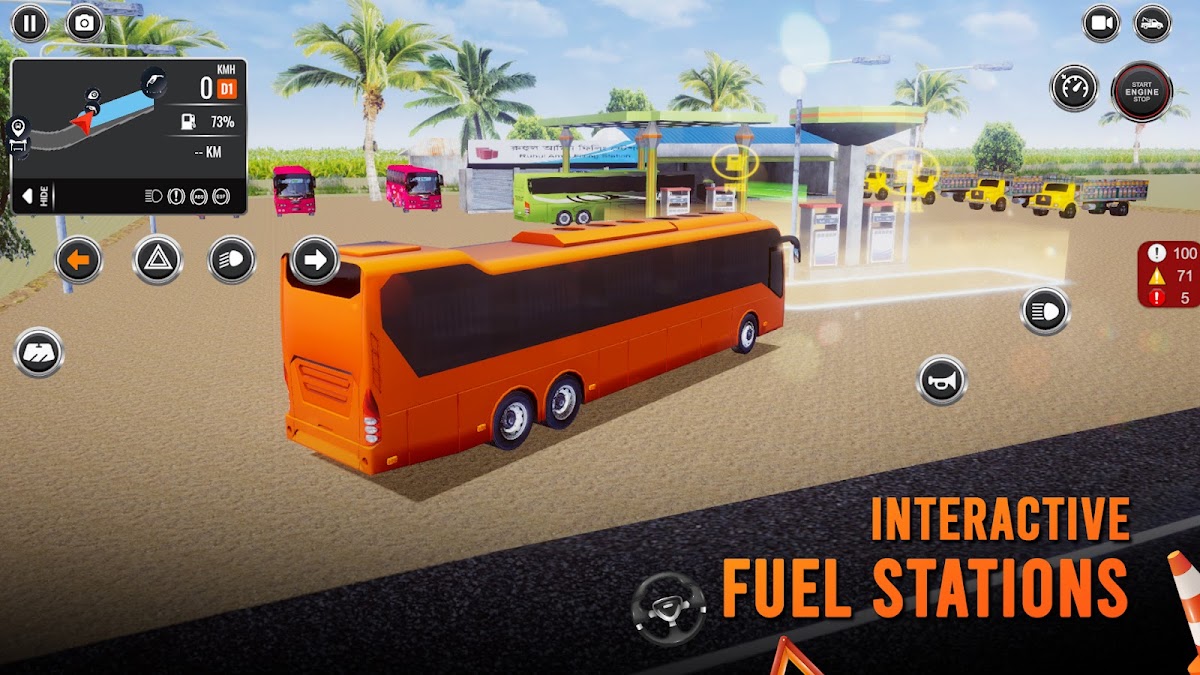1200x675 pixels.
Task: Change the camera view using video icon
Action: point(1101,23)
